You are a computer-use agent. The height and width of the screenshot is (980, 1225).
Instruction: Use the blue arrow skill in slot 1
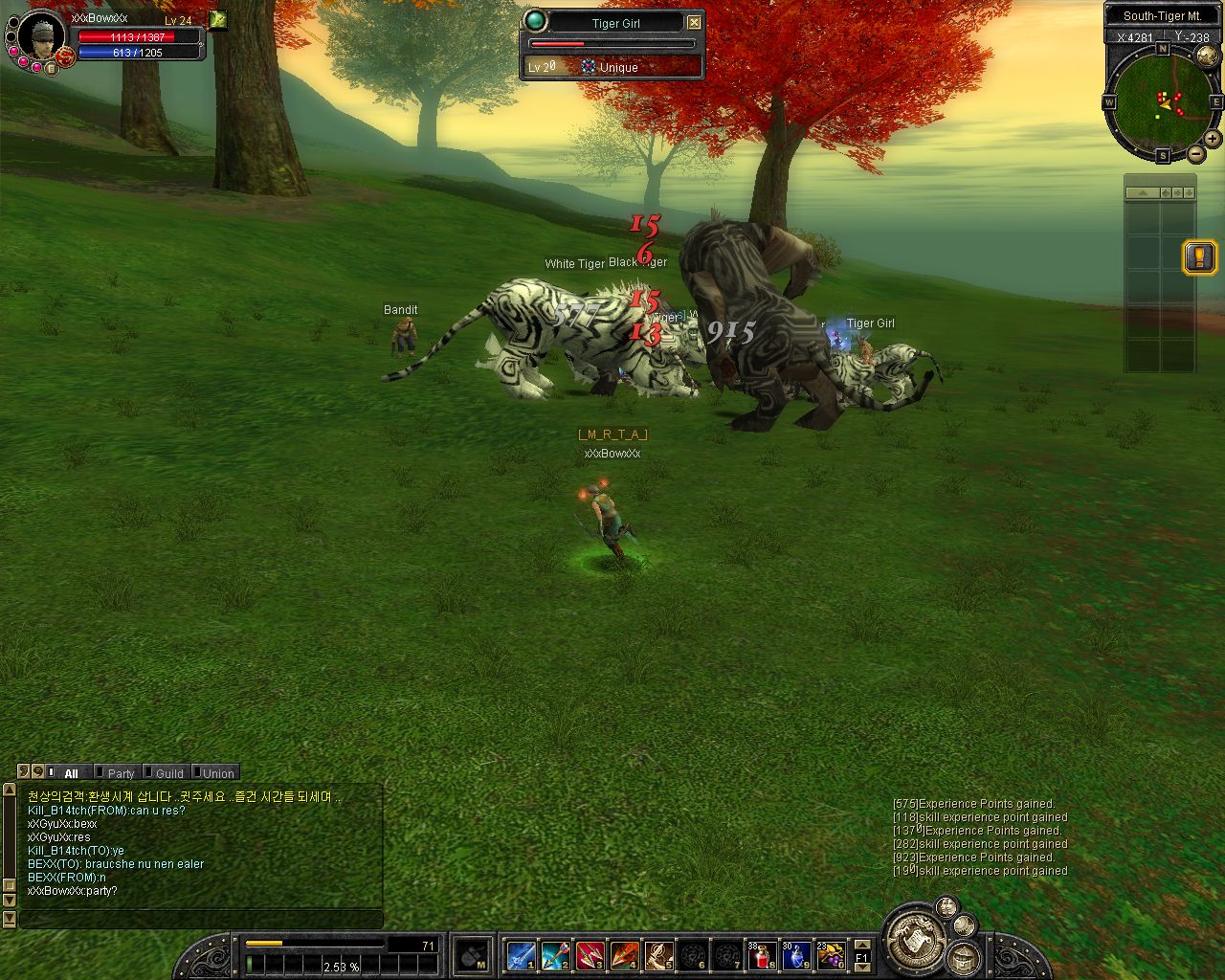521,955
